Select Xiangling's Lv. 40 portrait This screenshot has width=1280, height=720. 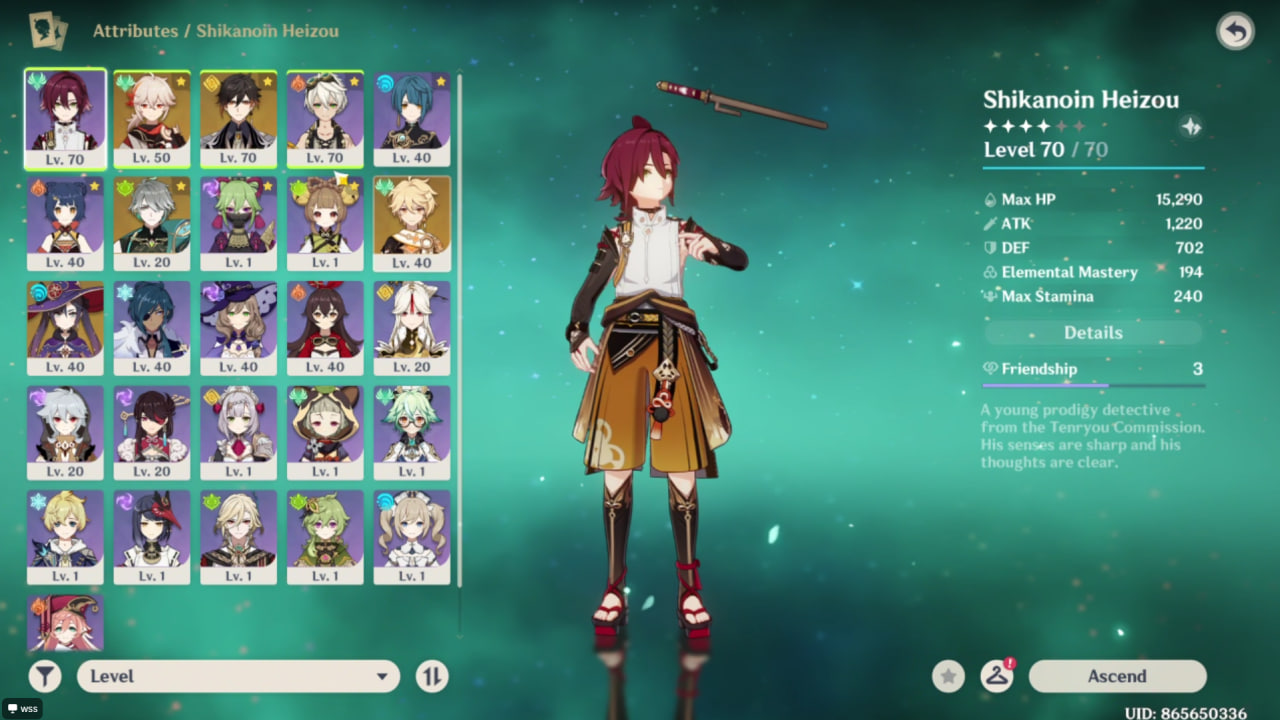[x=65, y=224]
